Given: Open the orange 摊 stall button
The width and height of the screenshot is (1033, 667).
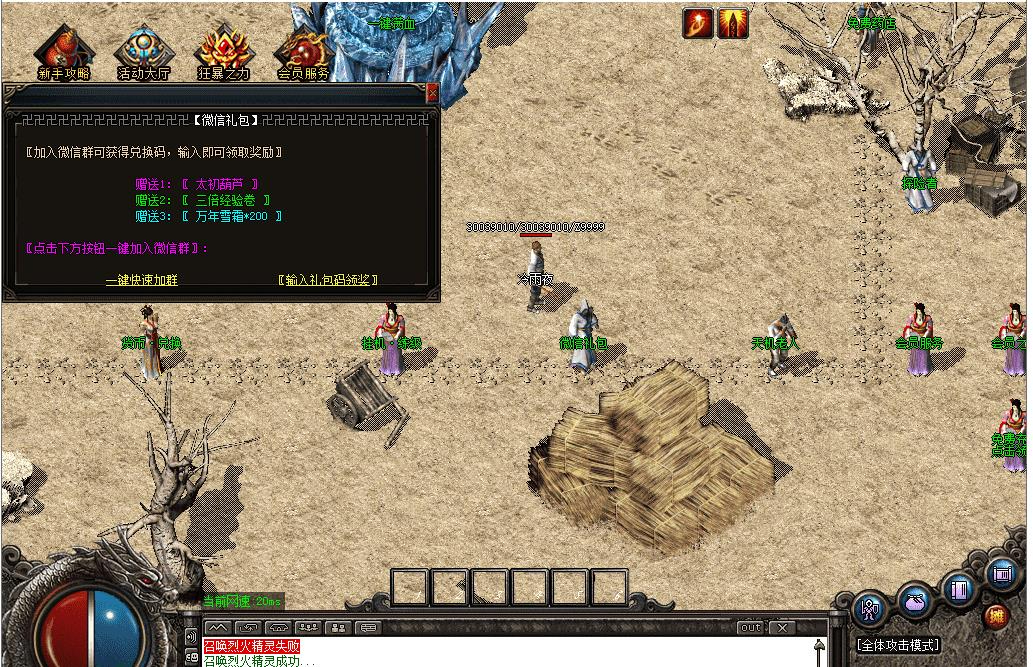Looking at the screenshot, I should (996, 615).
